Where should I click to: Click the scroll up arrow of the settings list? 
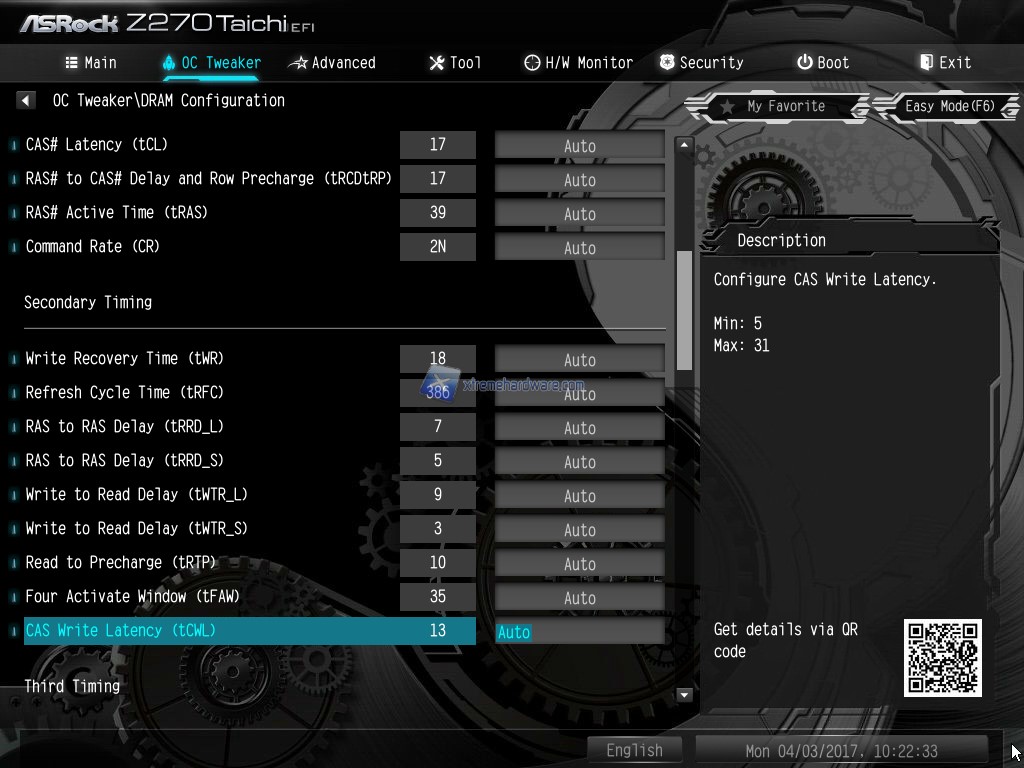pyautogui.click(x=685, y=145)
